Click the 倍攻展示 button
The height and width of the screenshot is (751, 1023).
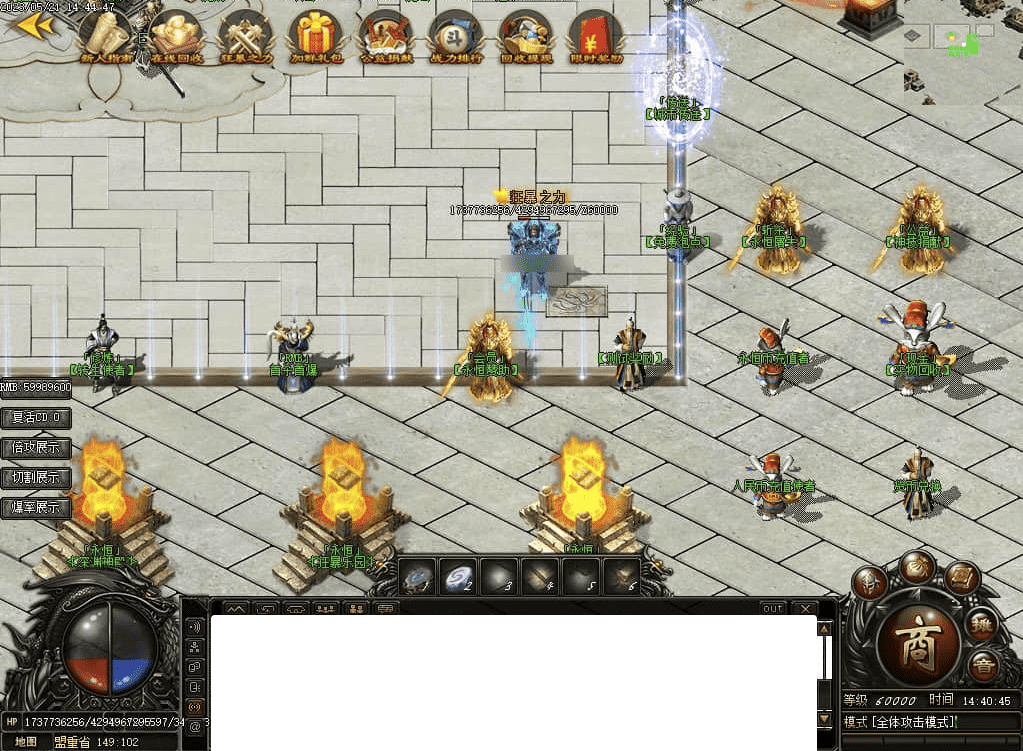[36, 447]
